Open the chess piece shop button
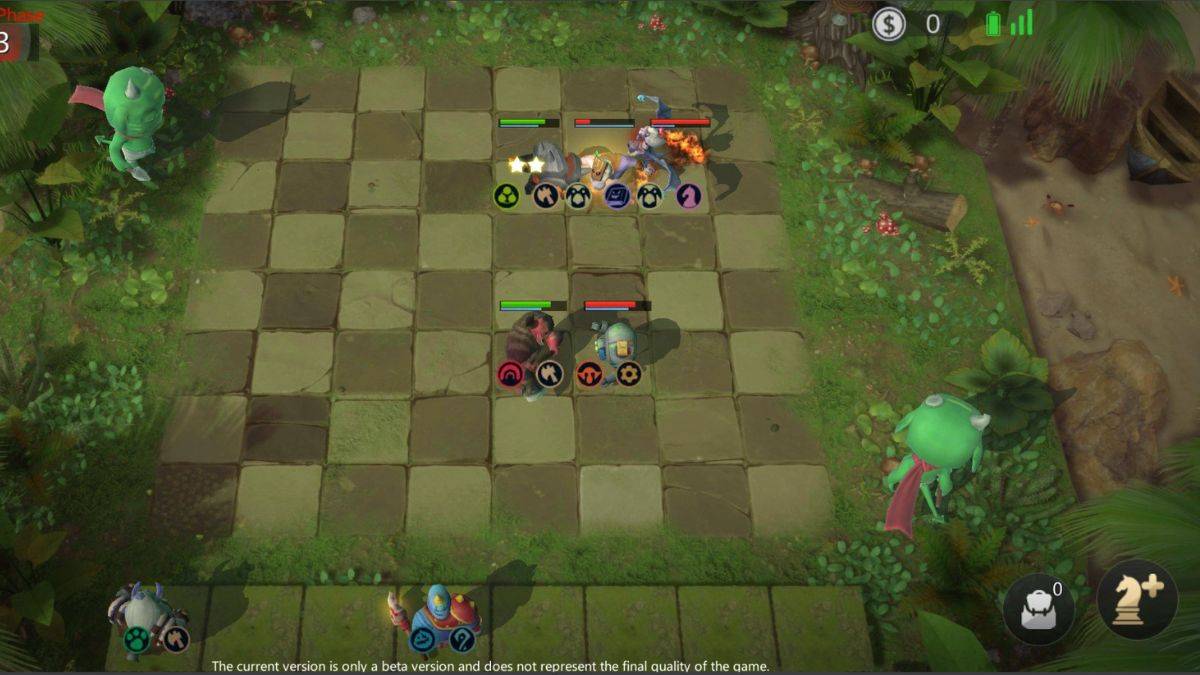The width and height of the screenshot is (1200, 675). (1137, 600)
